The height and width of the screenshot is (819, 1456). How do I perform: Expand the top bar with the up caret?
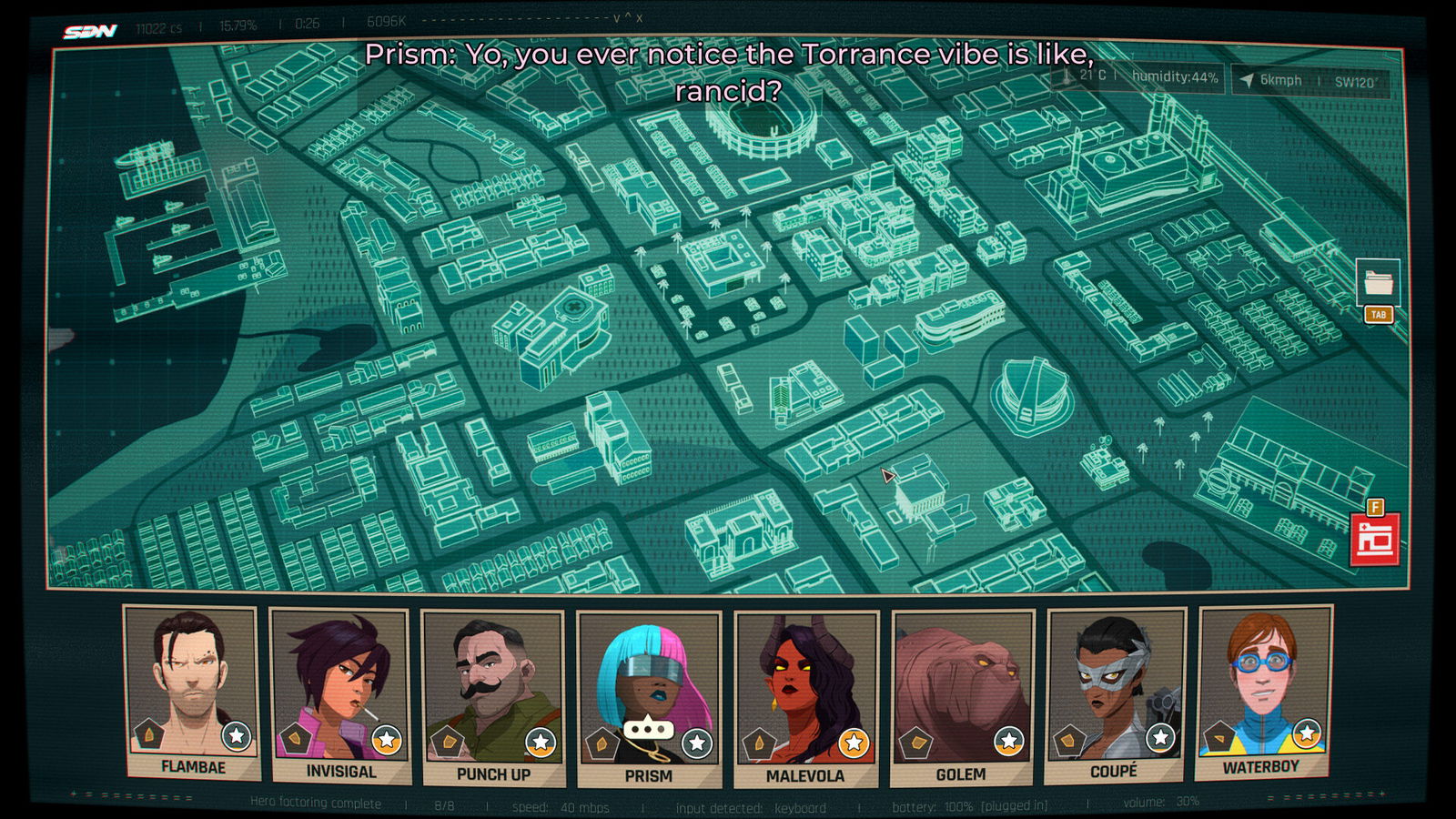click(630, 15)
